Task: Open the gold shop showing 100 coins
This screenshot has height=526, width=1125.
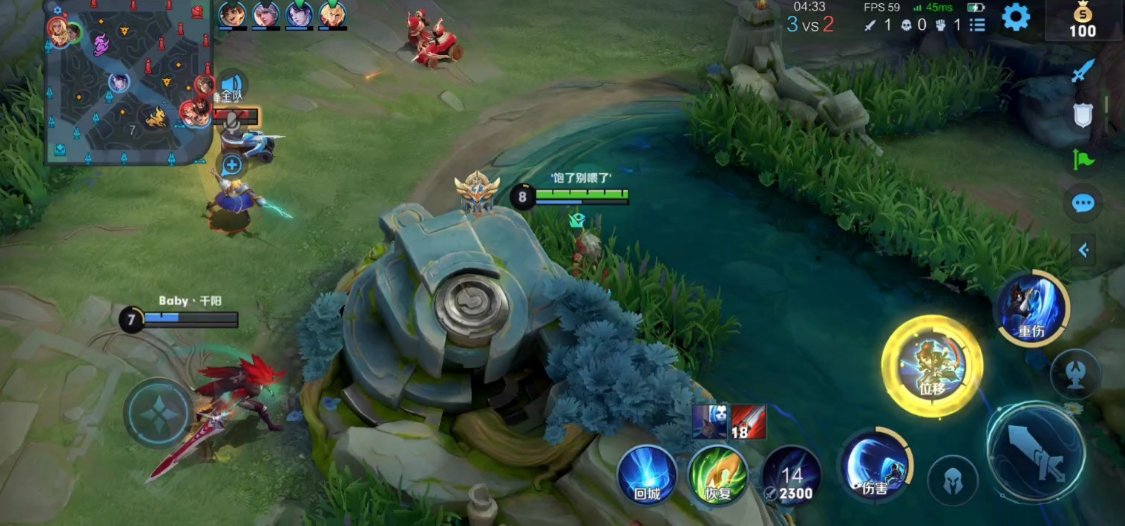Action: 1083,20
